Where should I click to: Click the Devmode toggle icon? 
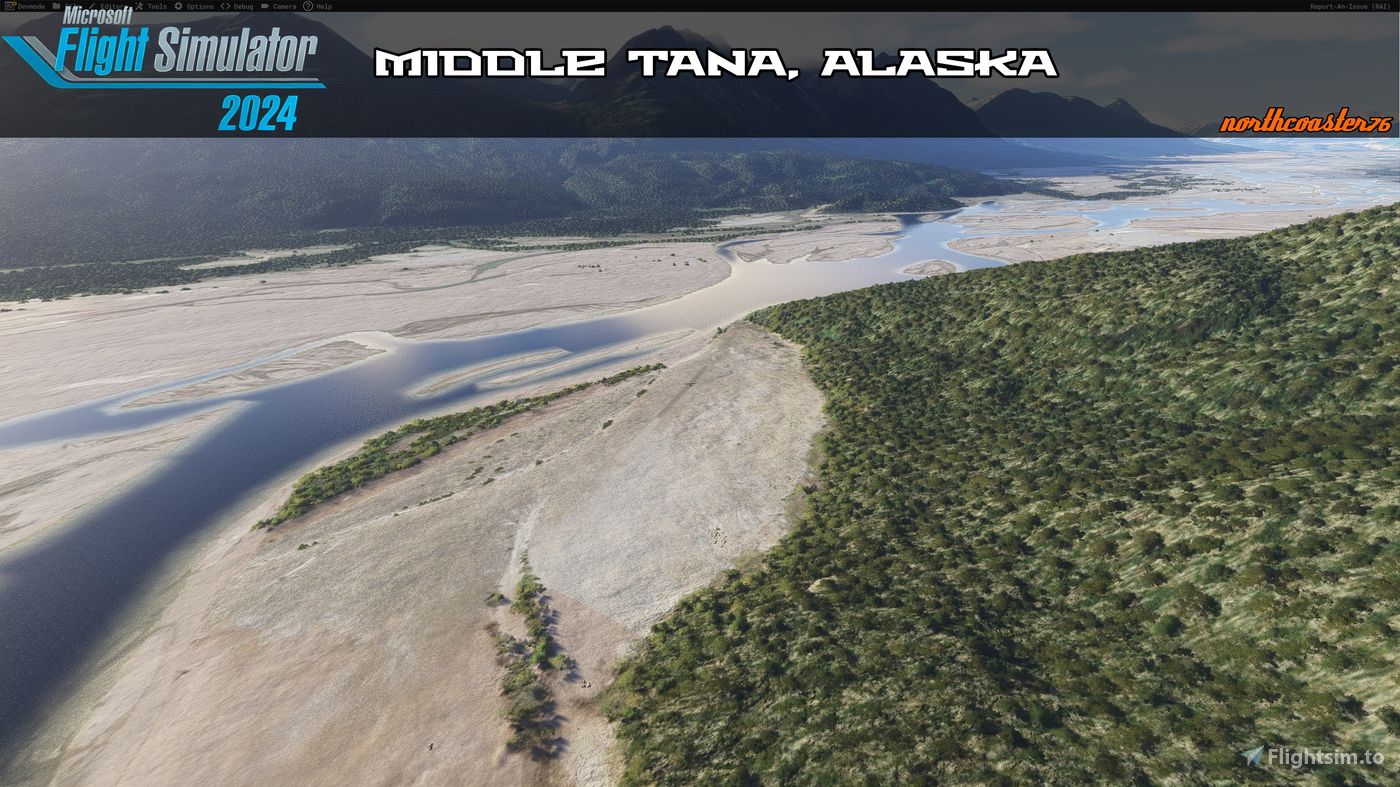[10, 6]
